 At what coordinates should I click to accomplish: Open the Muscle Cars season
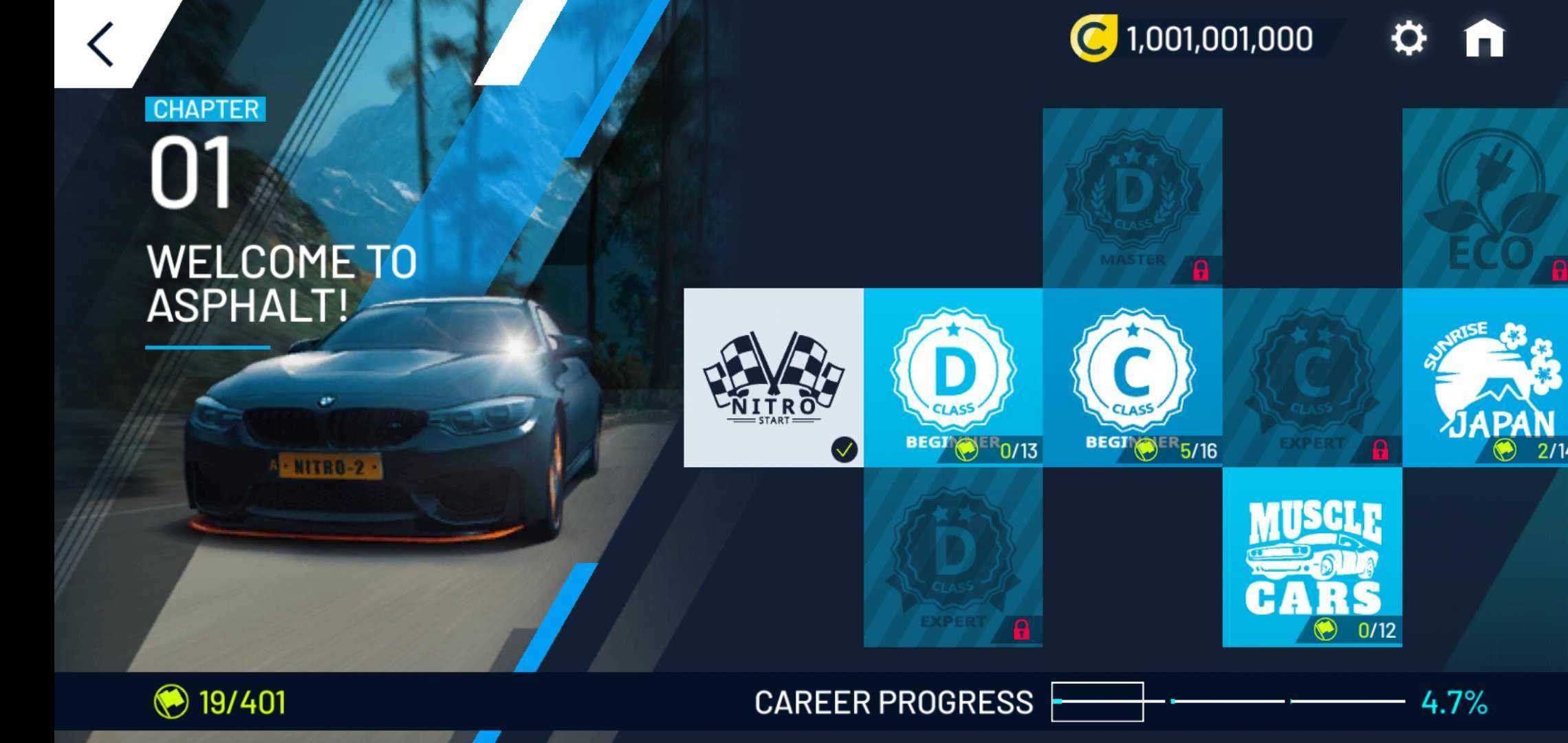coord(1312,557)
